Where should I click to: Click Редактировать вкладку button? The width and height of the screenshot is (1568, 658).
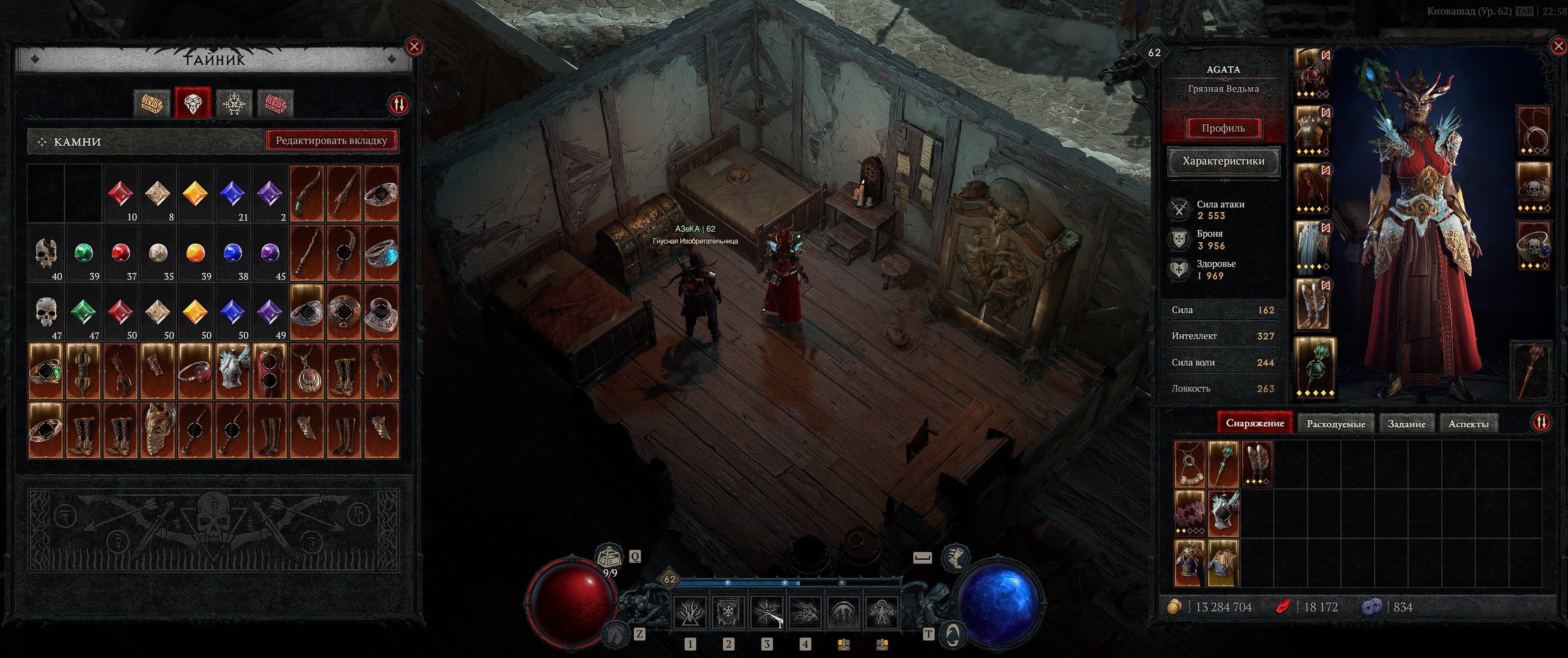click(x=331, y=141)
